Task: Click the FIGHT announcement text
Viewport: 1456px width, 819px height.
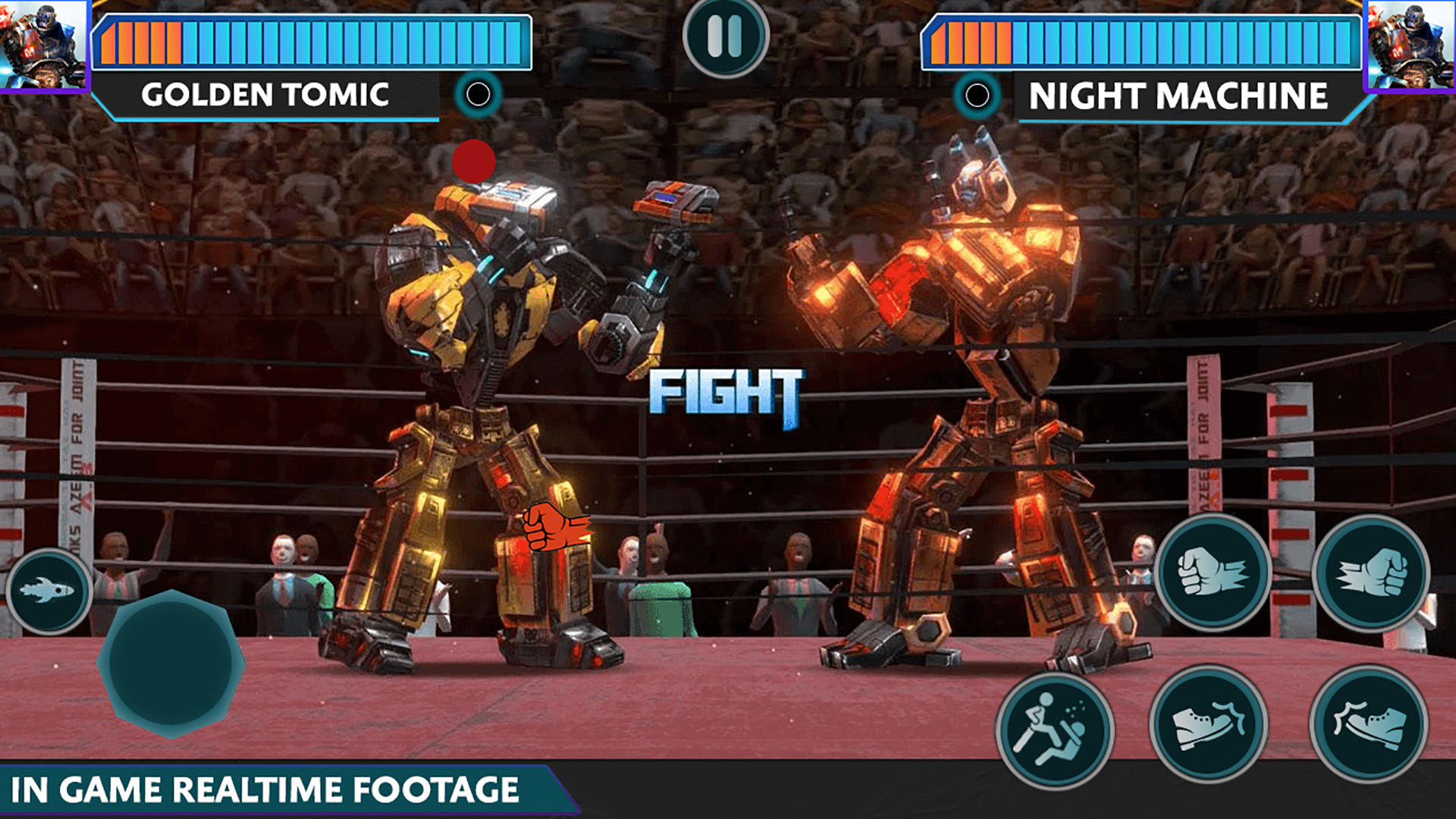Action: click(726, 388)
